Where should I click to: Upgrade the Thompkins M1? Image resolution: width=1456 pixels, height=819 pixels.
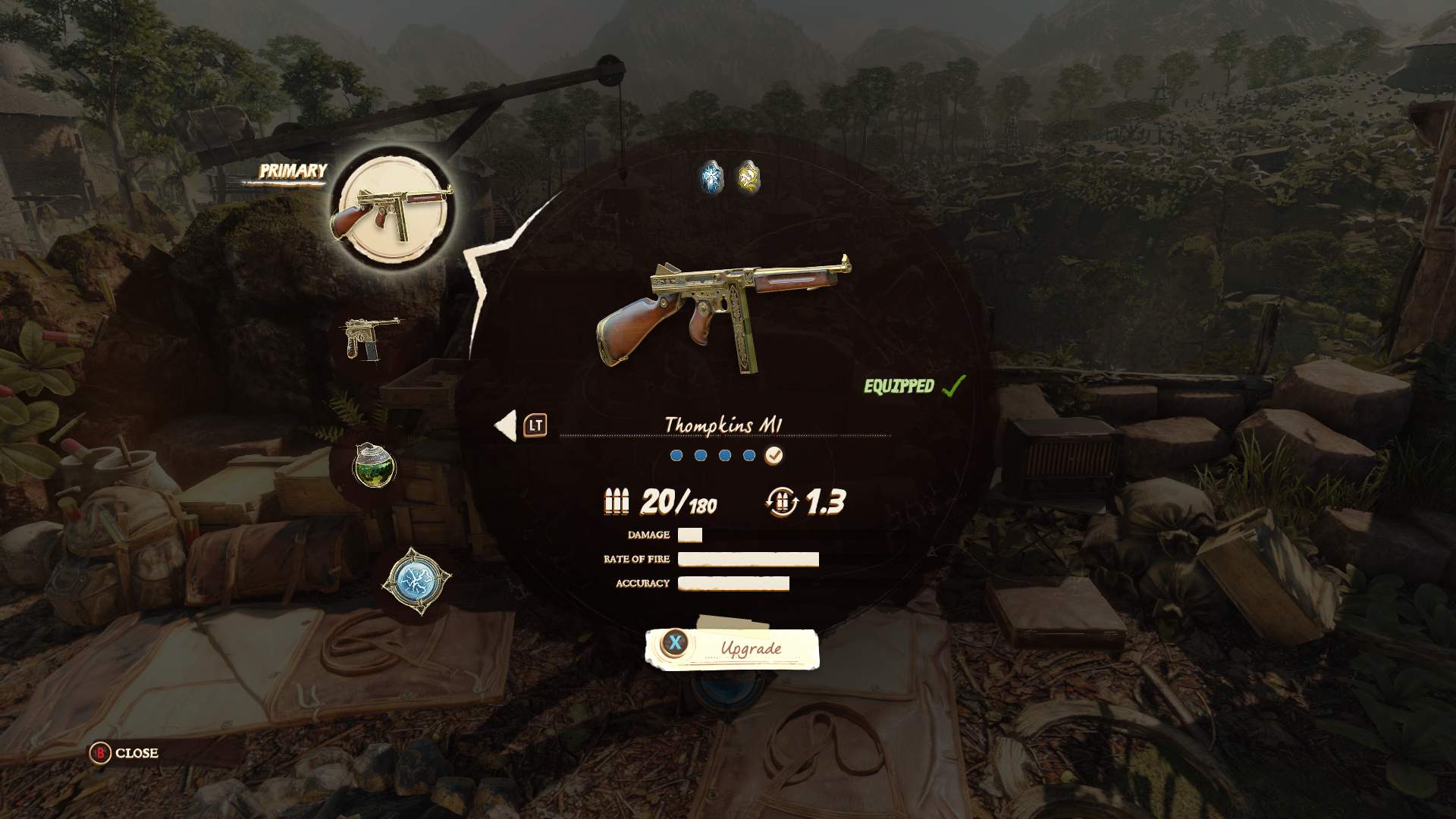pos(732,648)
